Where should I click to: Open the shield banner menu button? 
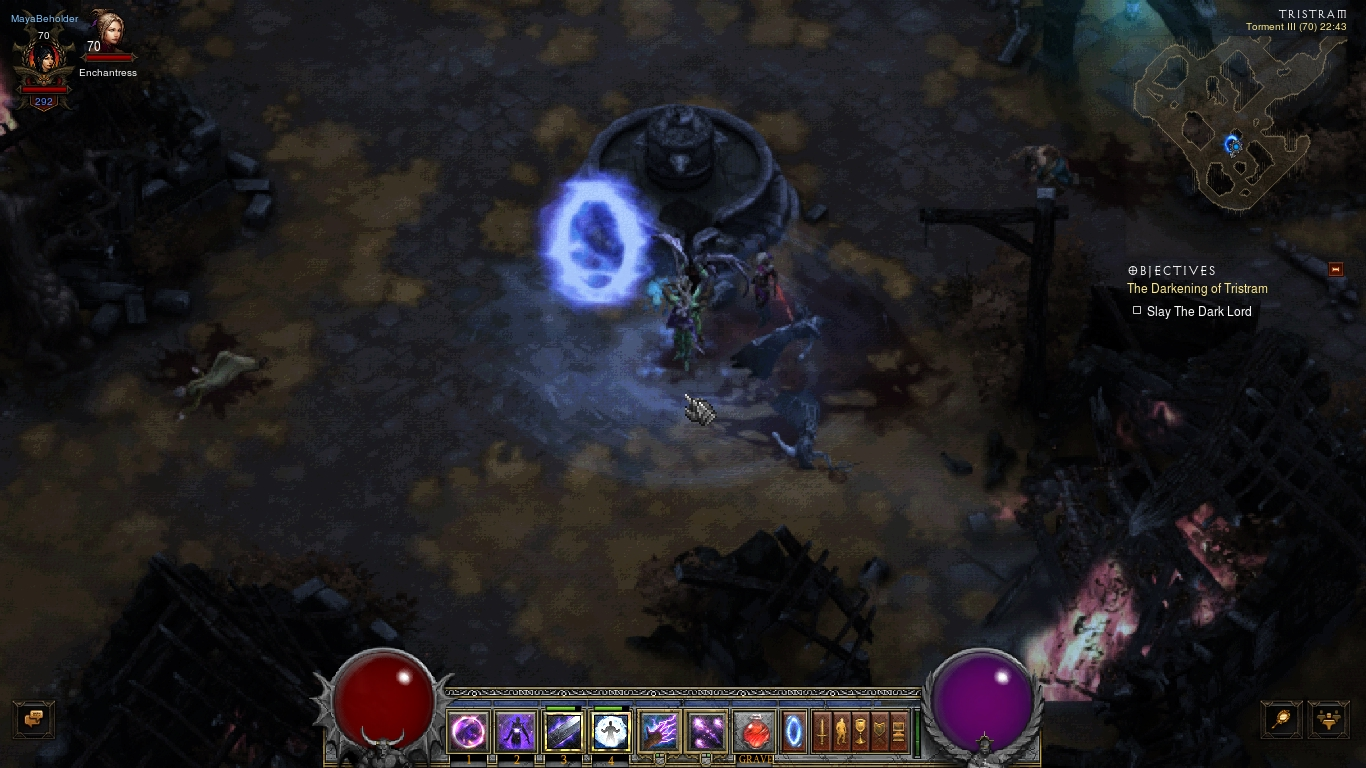tap(881, 732)
